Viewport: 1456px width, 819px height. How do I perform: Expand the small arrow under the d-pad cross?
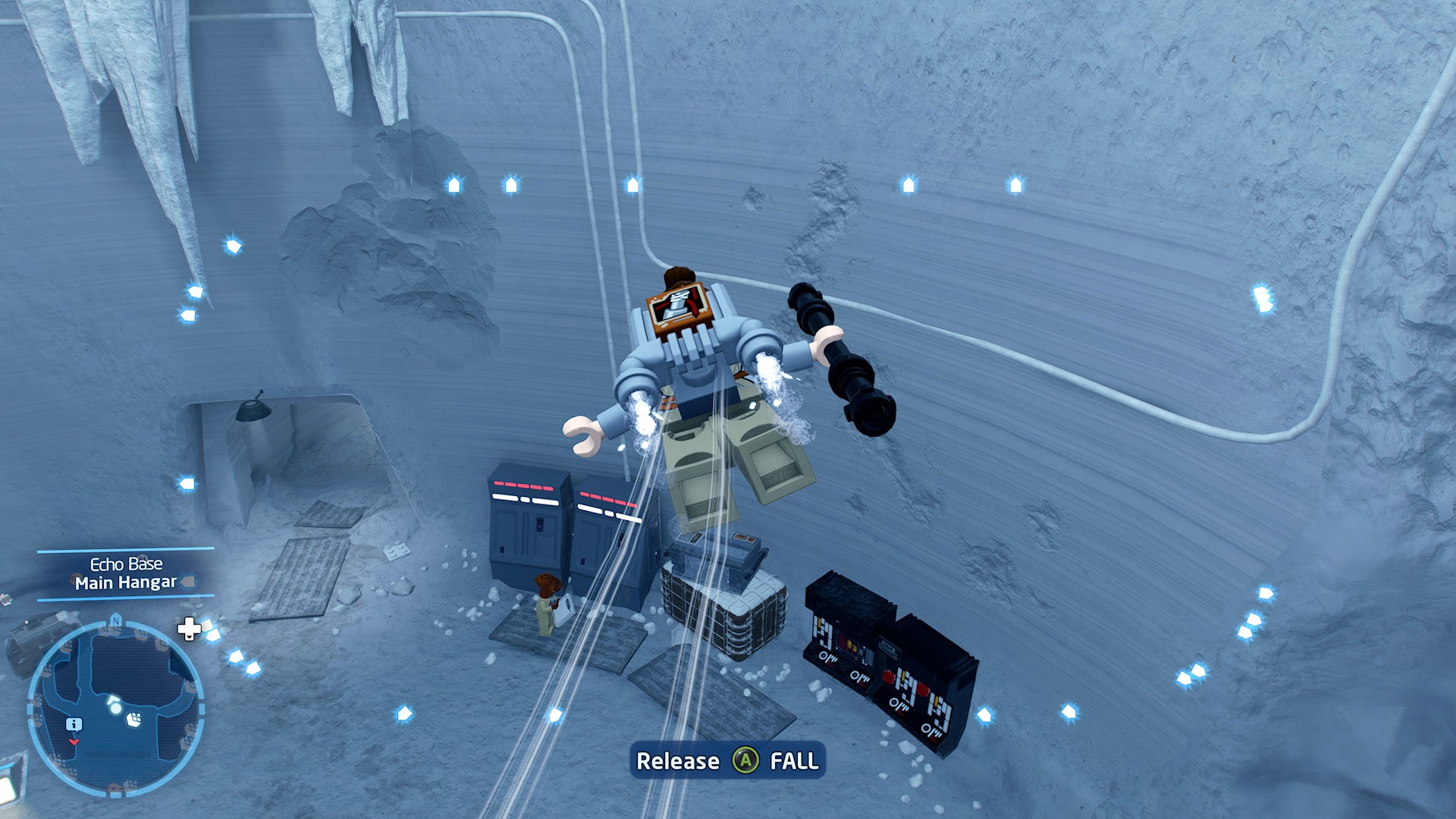[189, 638]
